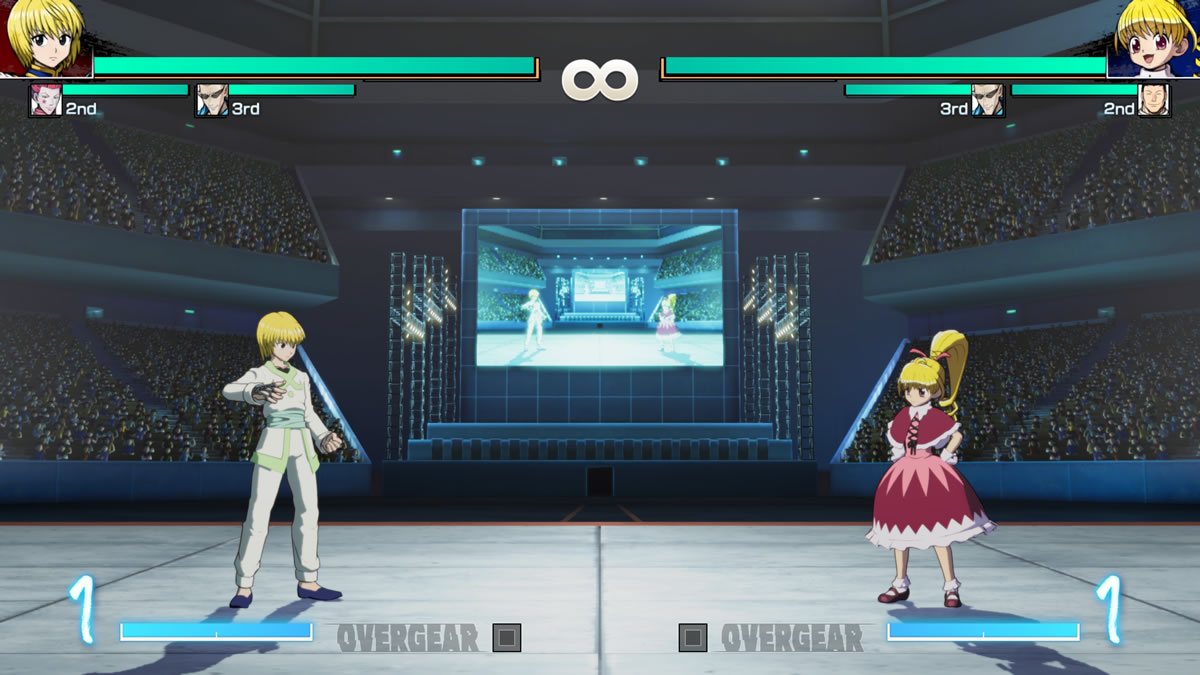Pick player two's 2nd teammate portrait

tap(1154, 101)
